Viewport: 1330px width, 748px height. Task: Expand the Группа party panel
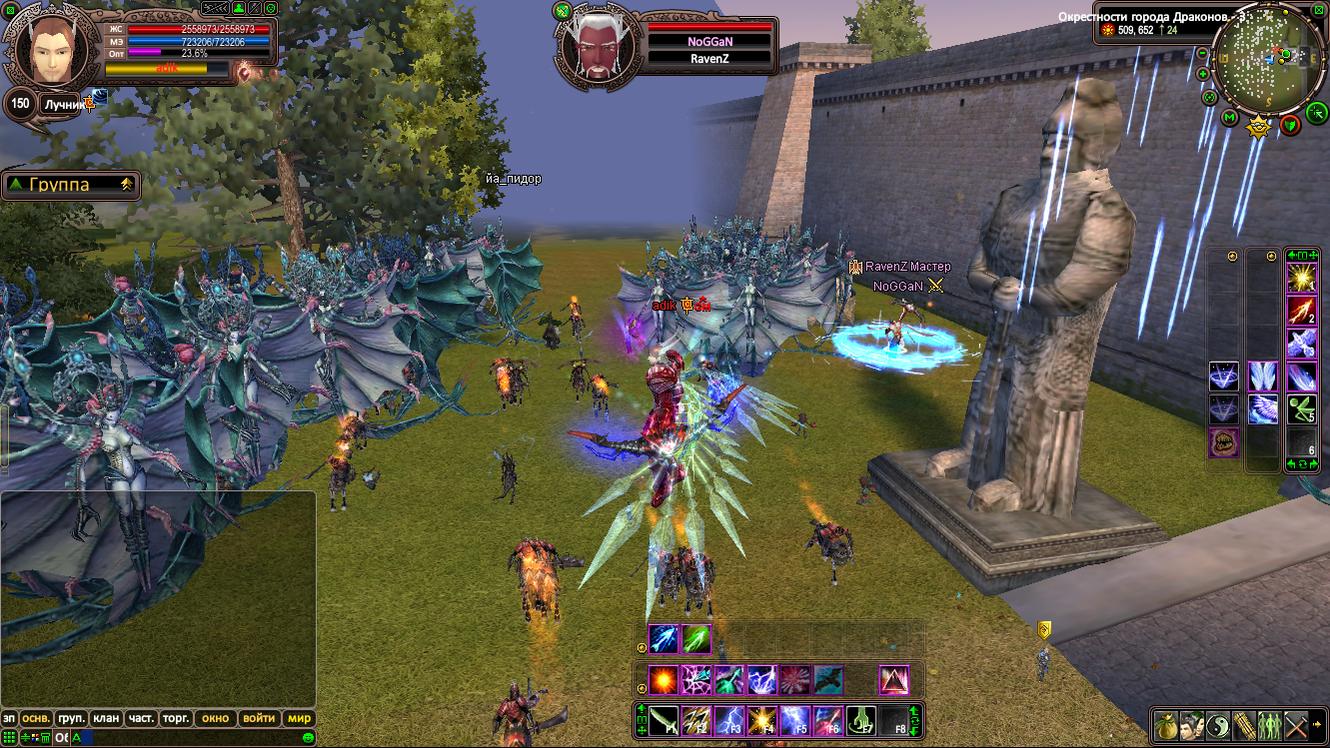(126, 184)
